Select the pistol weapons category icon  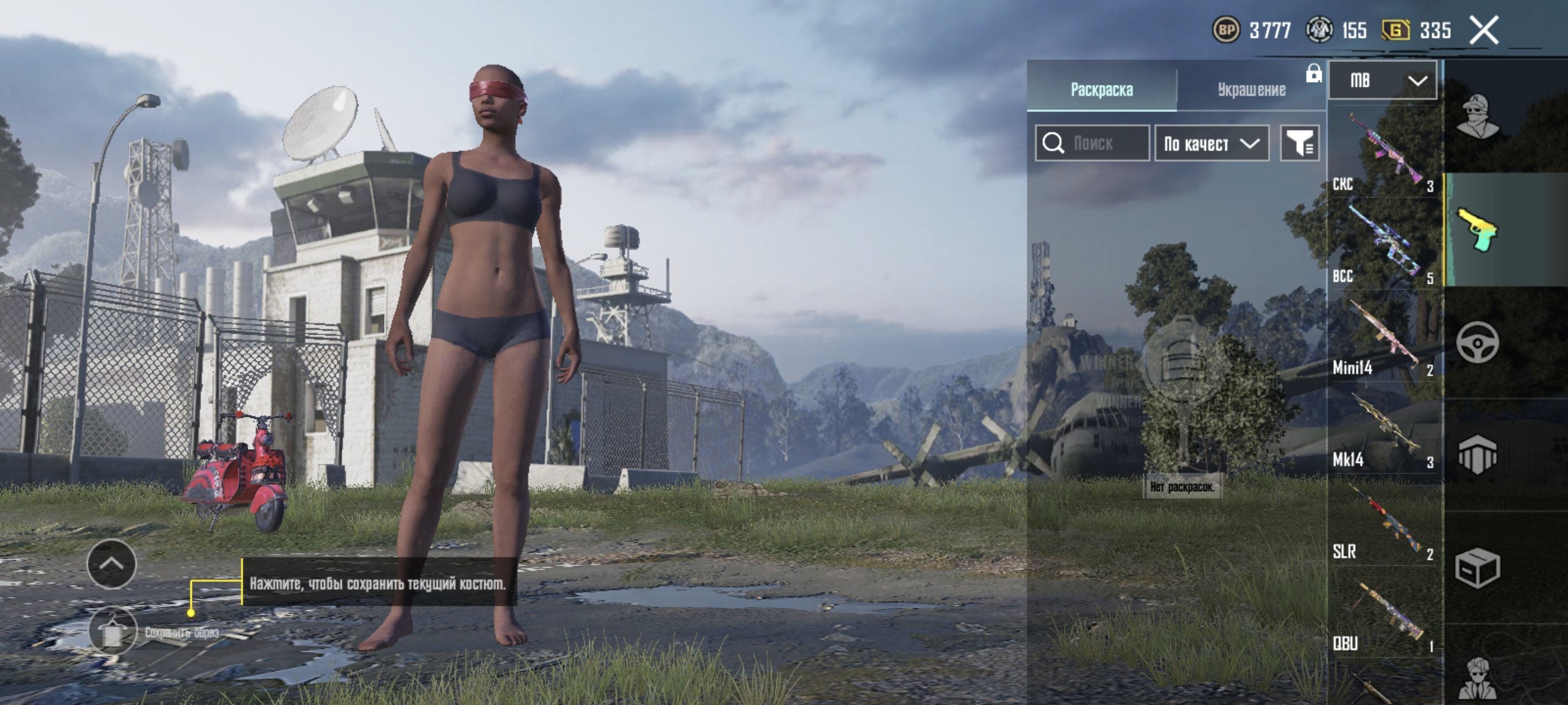tap(1477, 230)
